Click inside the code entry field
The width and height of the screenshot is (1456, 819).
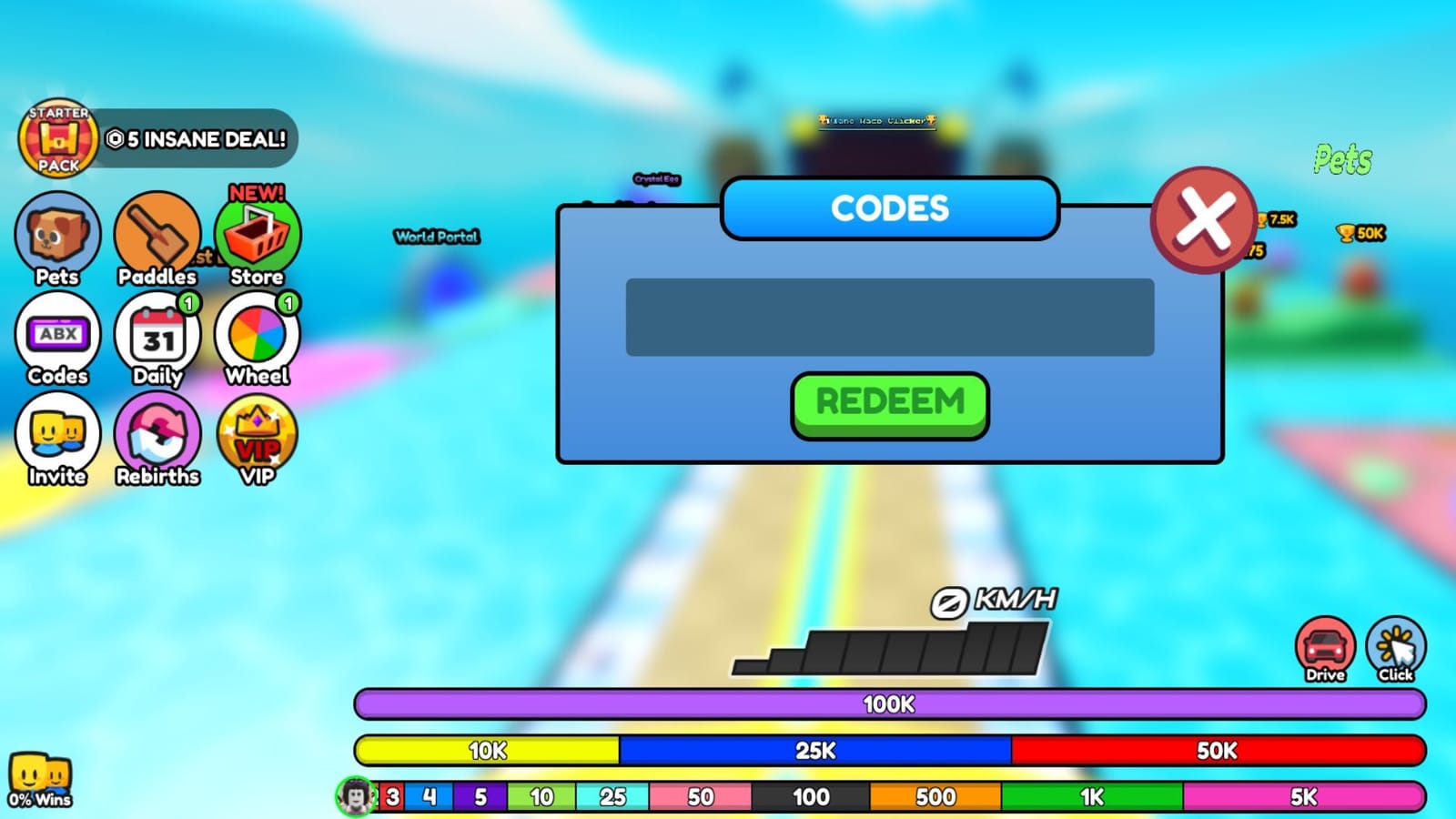(889, 317)
